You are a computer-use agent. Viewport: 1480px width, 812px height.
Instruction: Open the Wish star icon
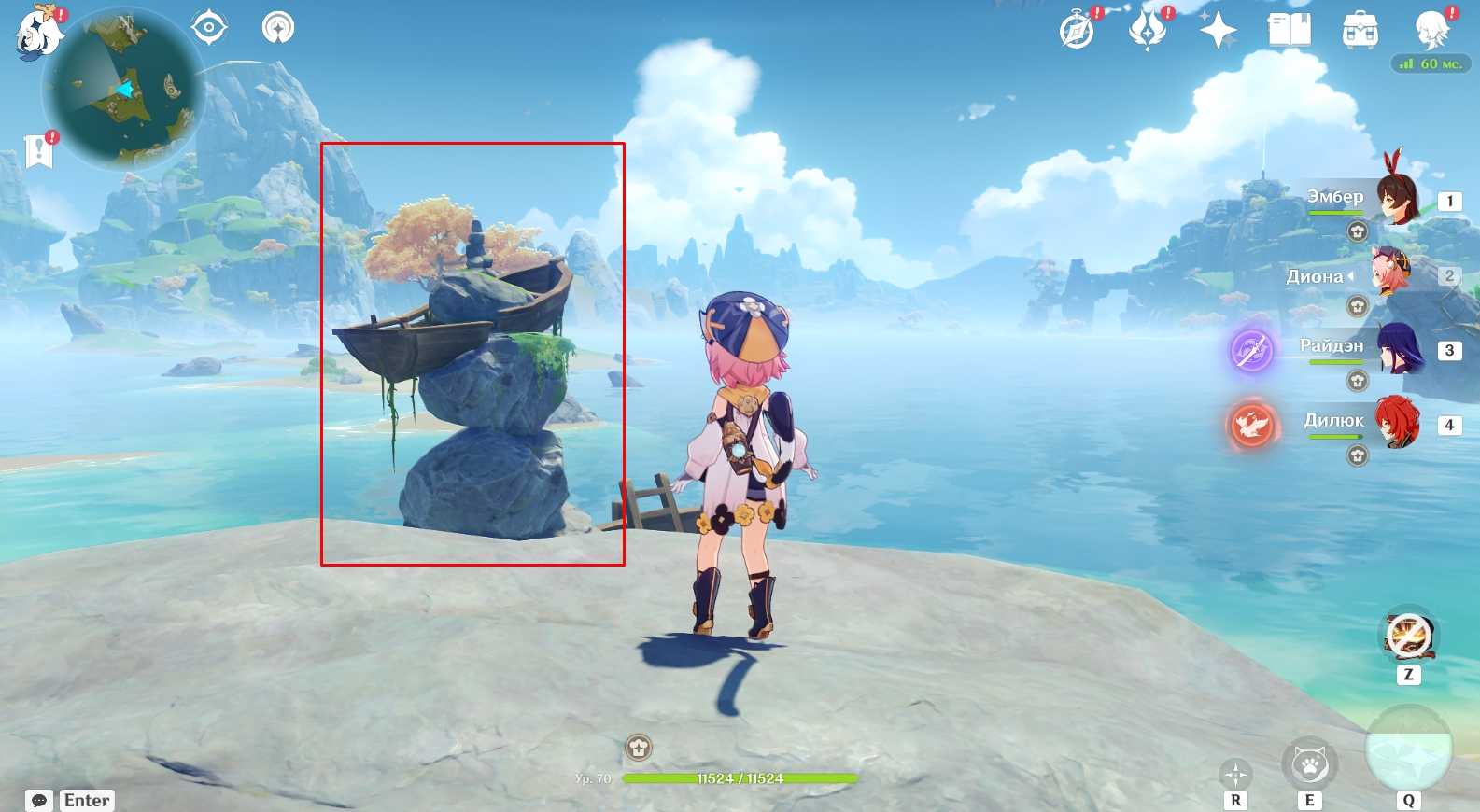(x=1218, y=31)
